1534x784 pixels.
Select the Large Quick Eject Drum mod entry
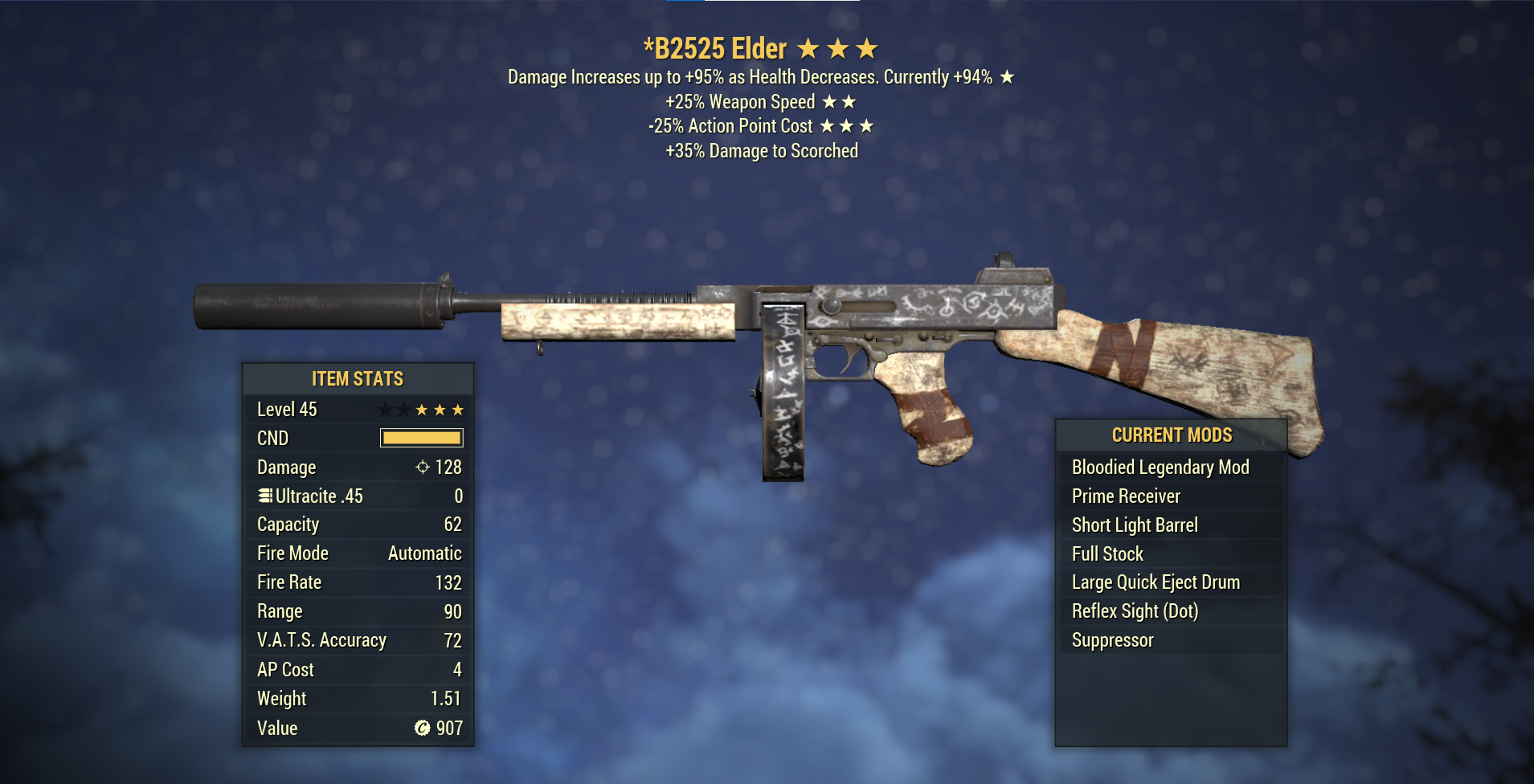coord(1155,582)
